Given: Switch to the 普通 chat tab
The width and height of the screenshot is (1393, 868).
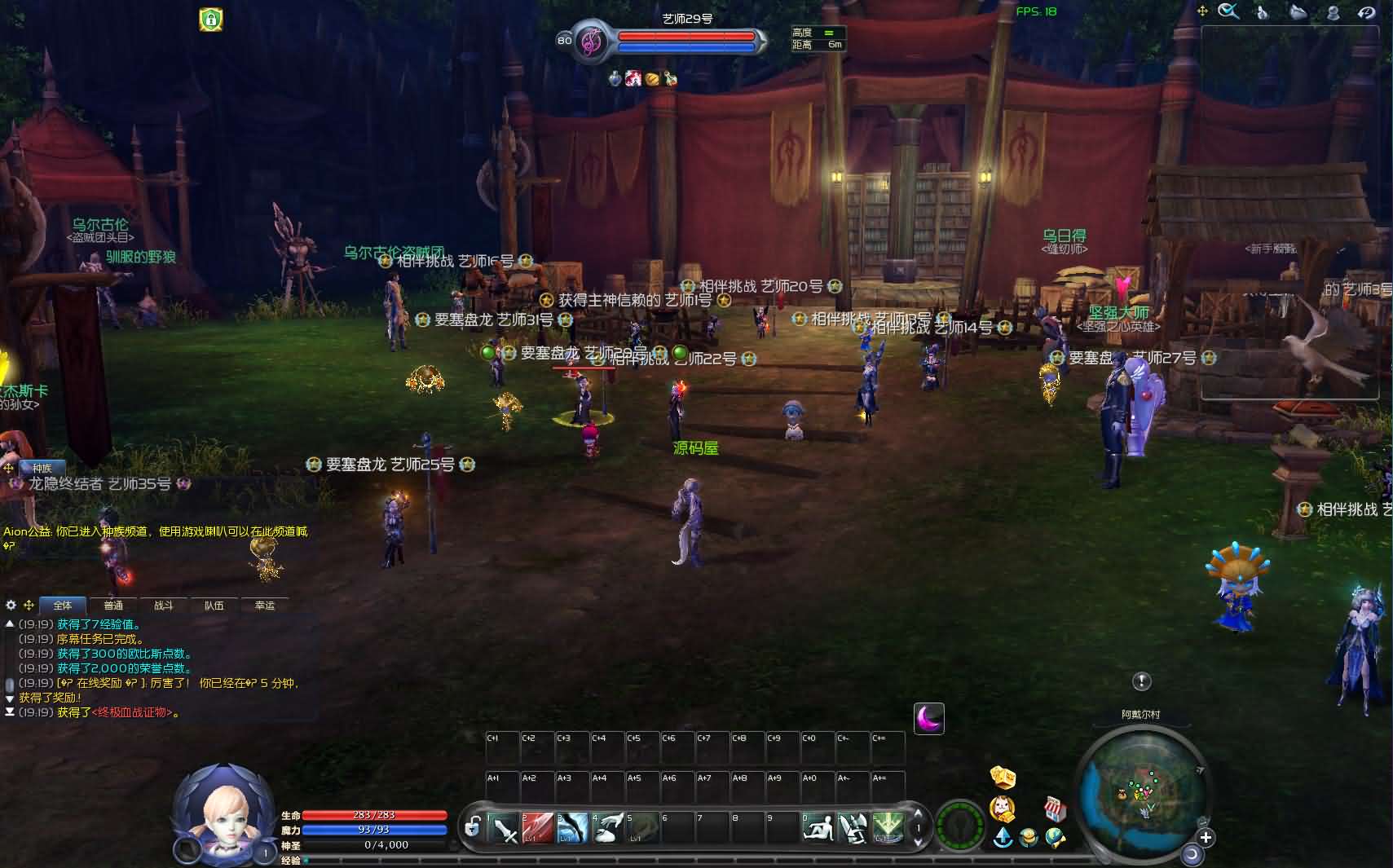Looking at the screenshot, I should pos(113,606).
